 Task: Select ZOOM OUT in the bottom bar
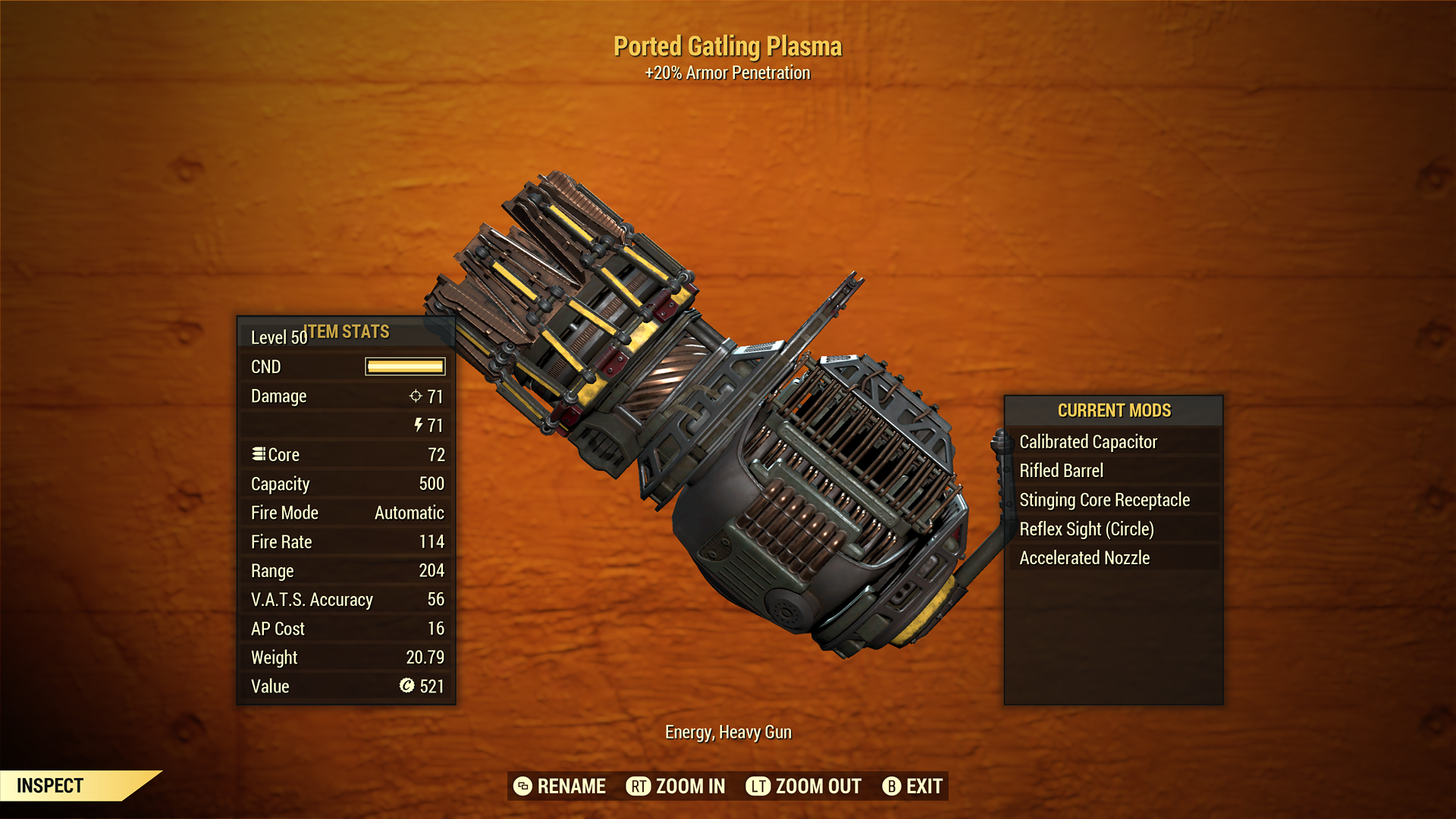(804, 786)
